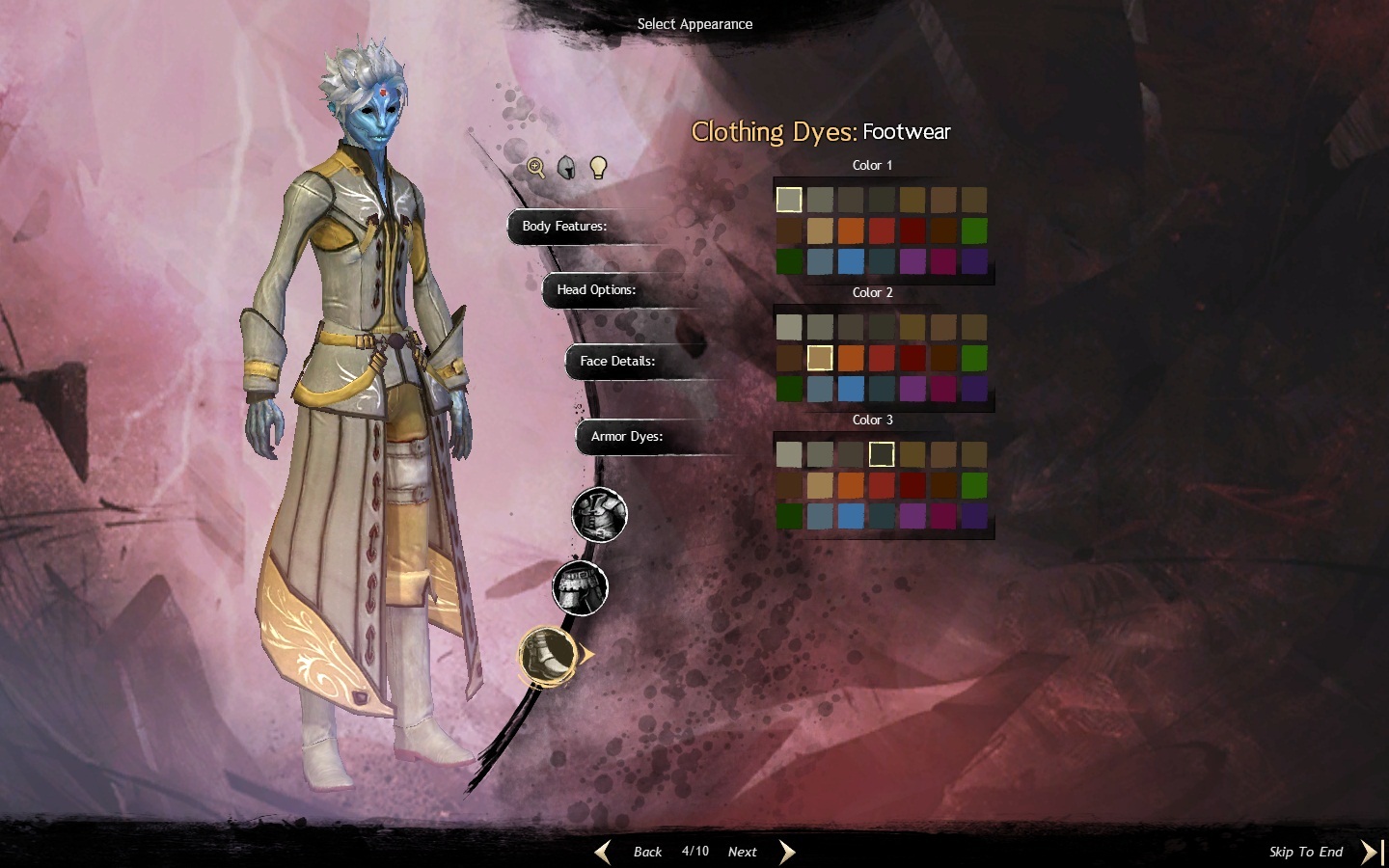Pick the bright blue swatch under Color 1
The image size is (1389, 868).
851,261
